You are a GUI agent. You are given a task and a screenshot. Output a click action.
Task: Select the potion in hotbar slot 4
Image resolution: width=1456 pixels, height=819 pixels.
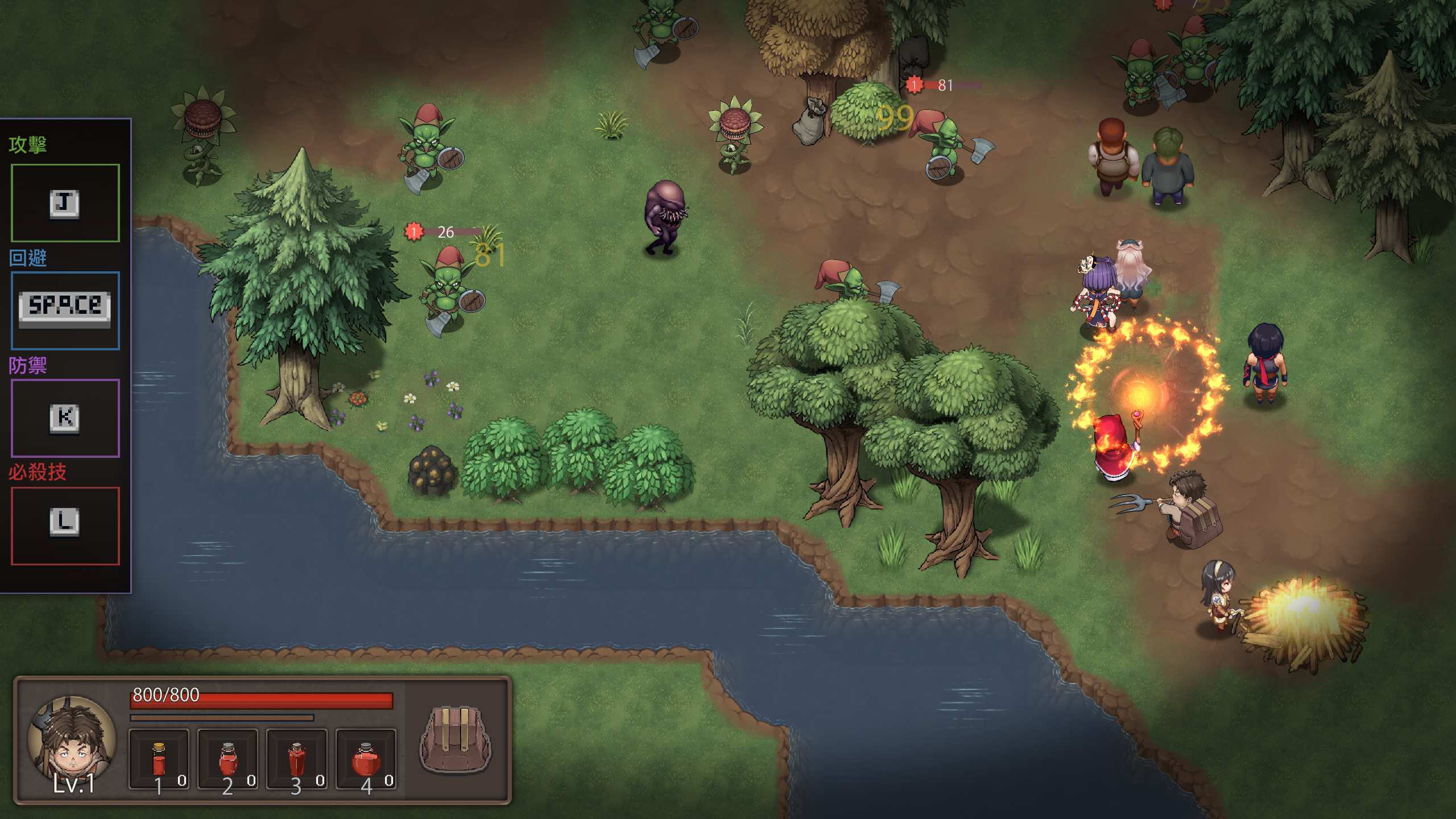(366, 759)
